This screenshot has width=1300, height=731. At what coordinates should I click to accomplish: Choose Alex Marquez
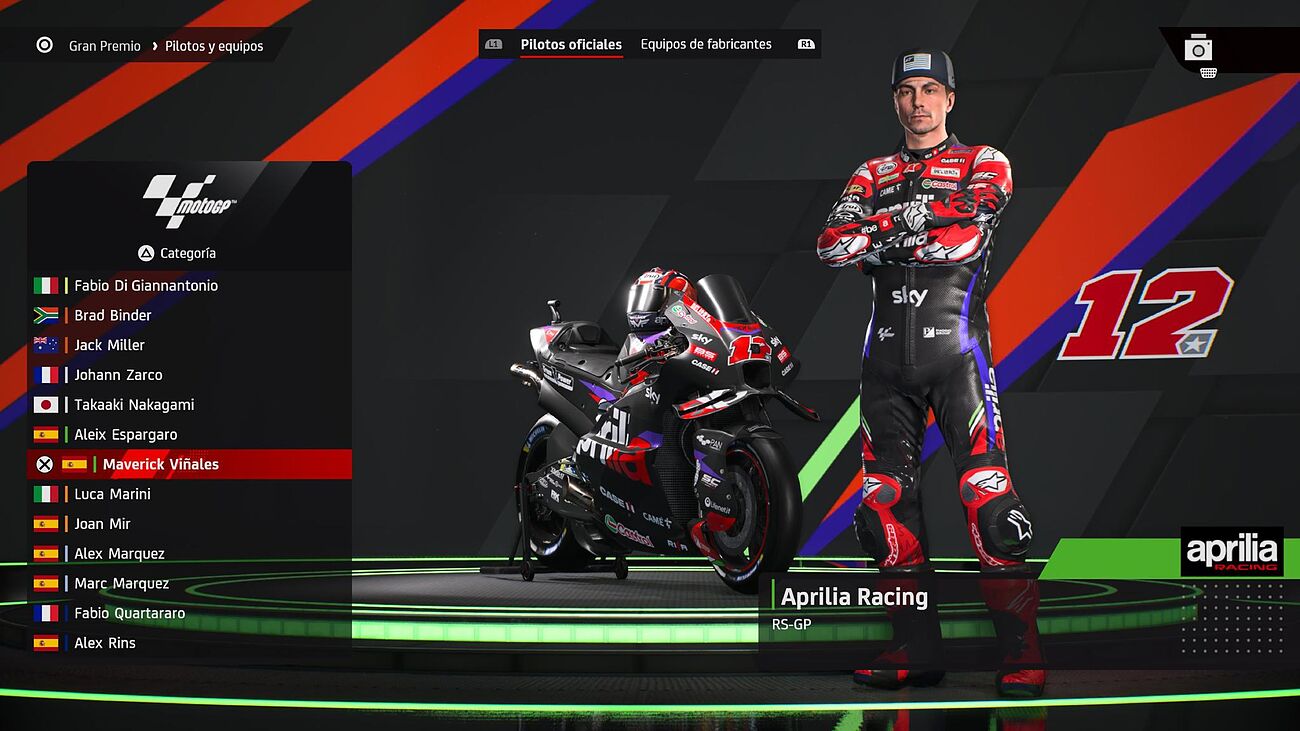119,554
